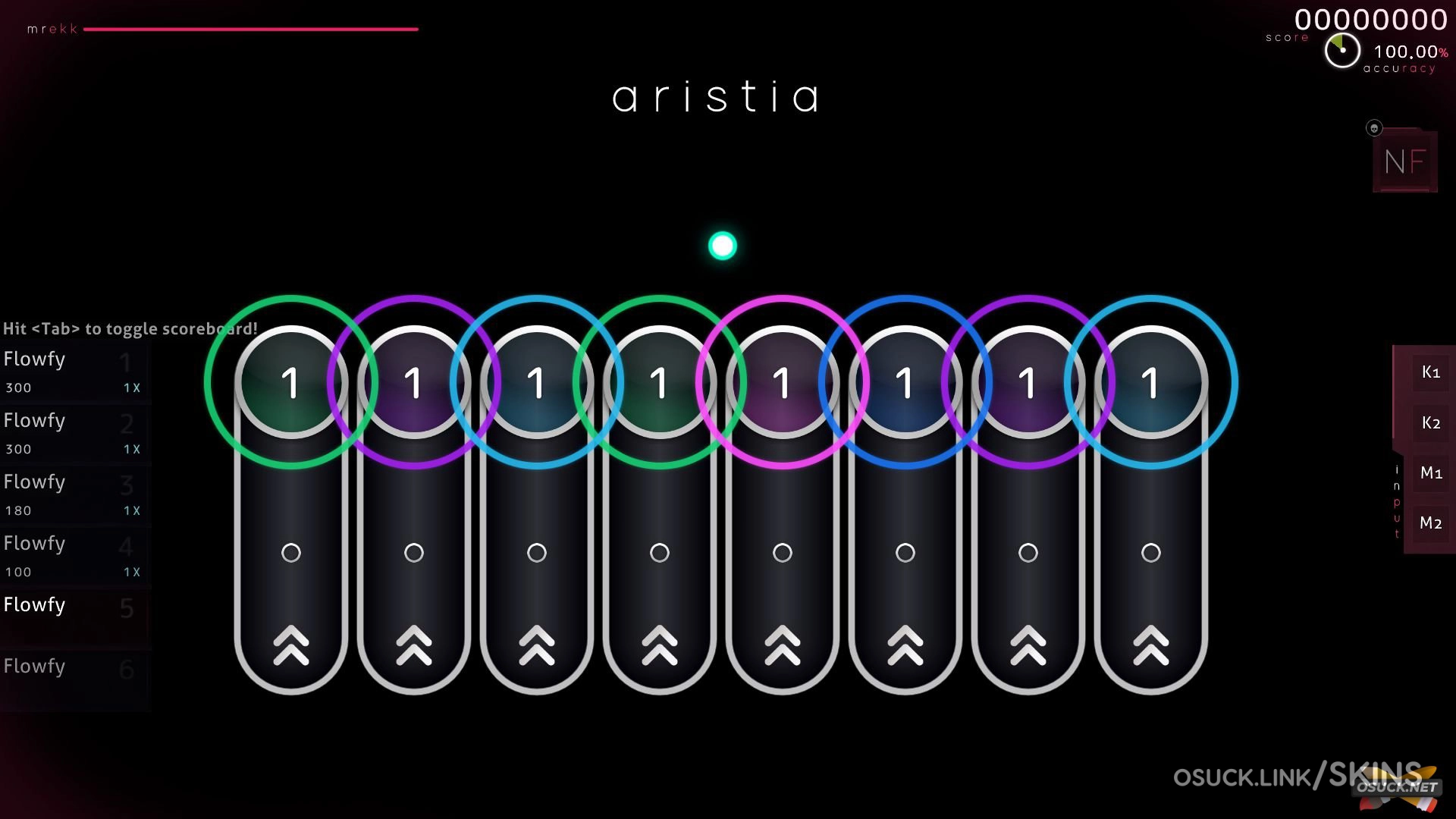Select the scoreboard entry with score 180

click(74, 494)
